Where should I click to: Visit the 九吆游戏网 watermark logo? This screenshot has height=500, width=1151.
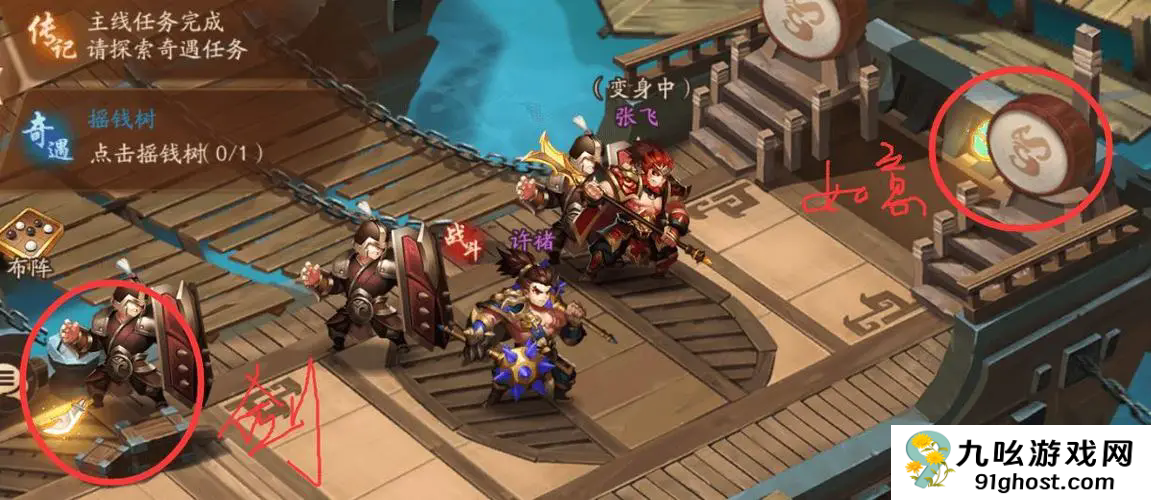1019,462
